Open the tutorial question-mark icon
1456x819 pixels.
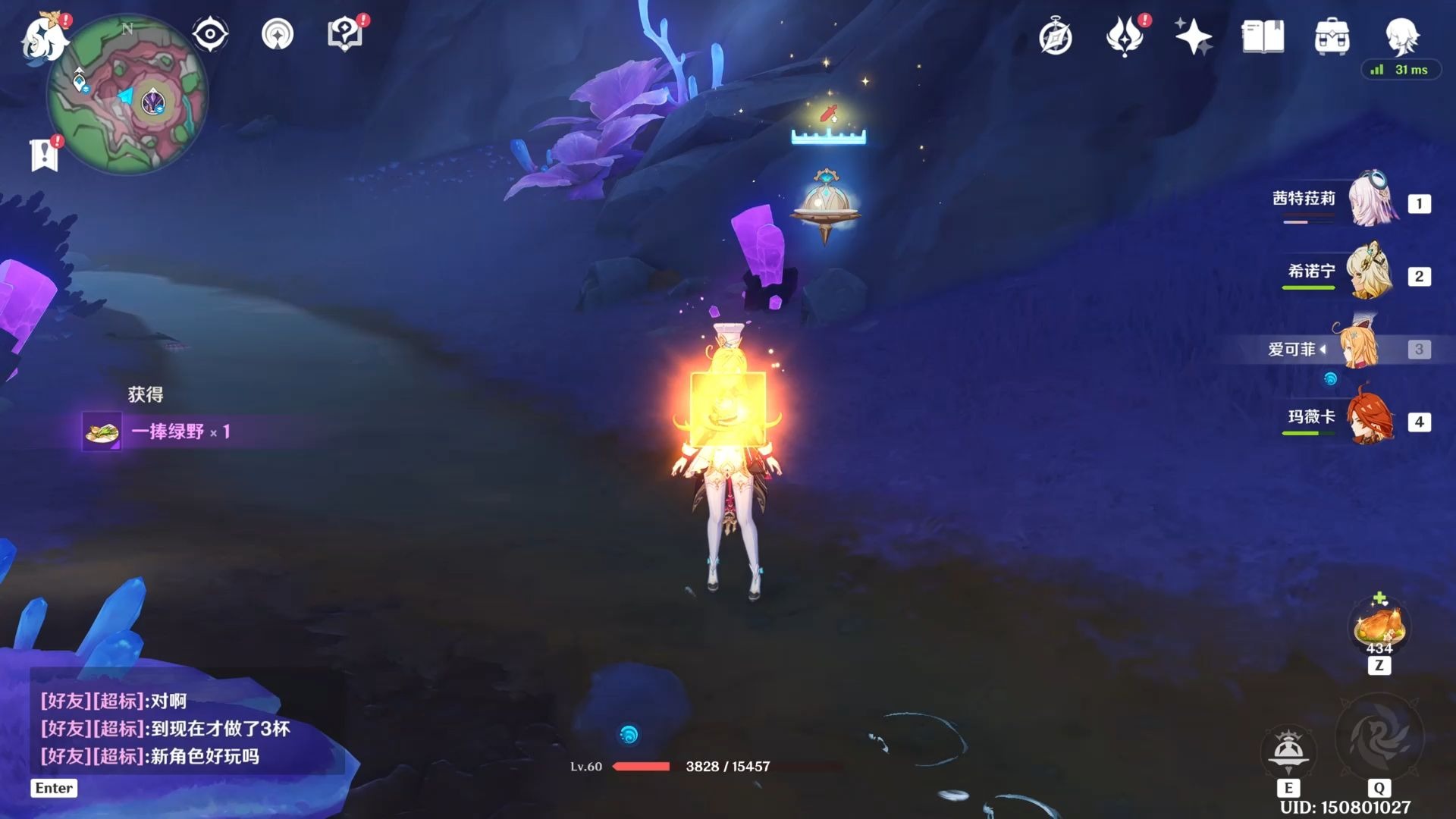(345, 34)
